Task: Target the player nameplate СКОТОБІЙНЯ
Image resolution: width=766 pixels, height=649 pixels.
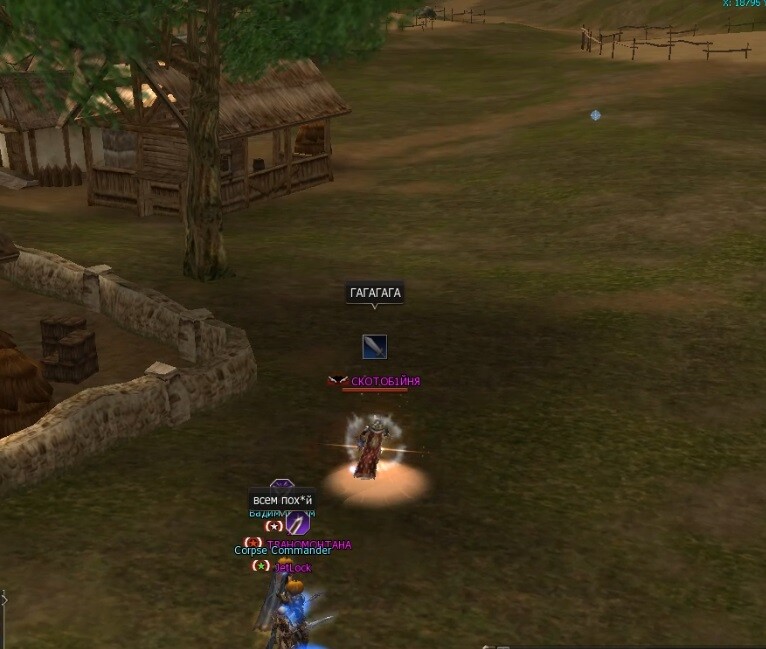Action: point(385,381)
